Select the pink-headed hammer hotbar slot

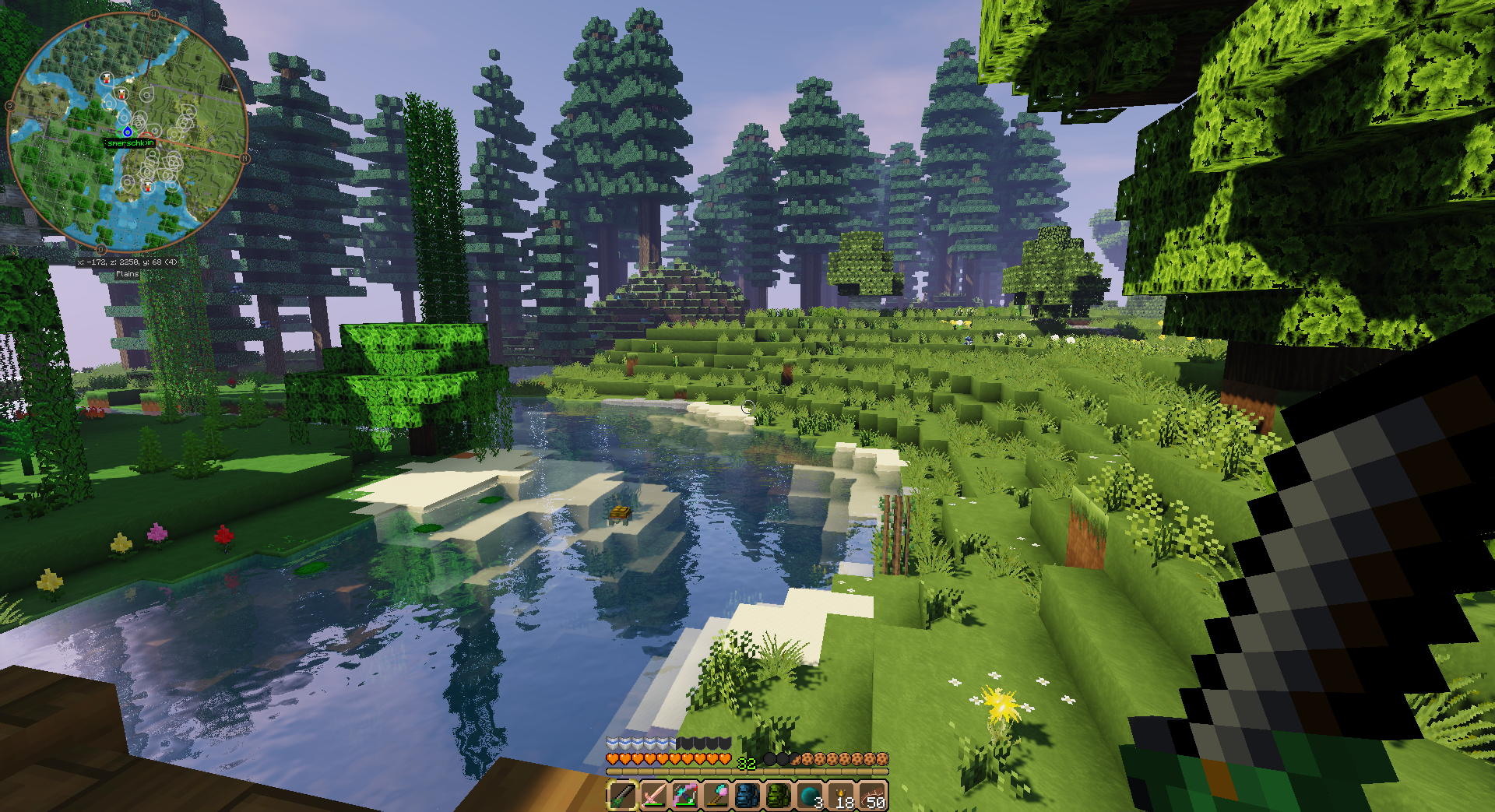(x=716, y=796)
